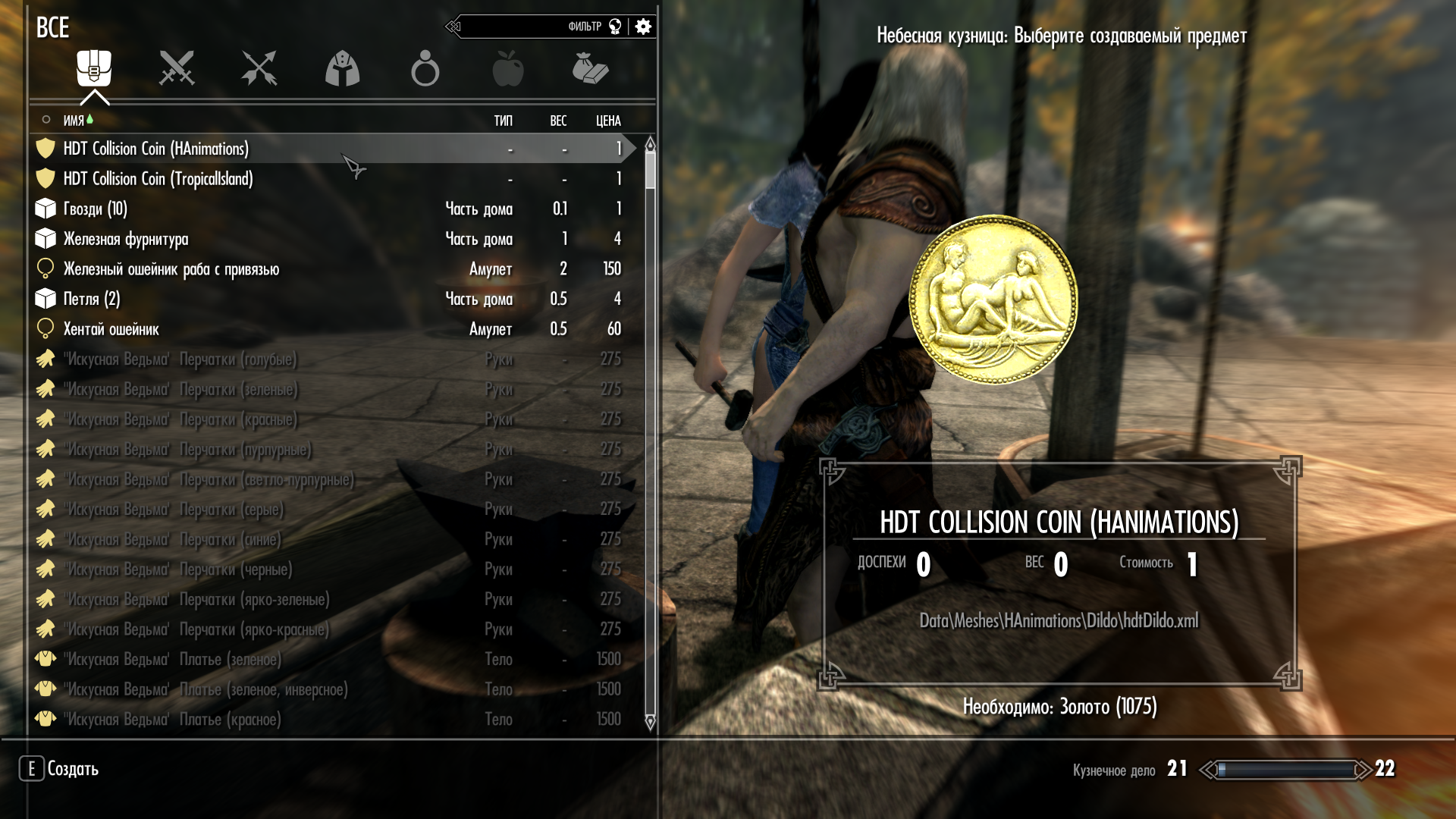
Task: Switch to the armor helmet tab
Action: (x=342, y=69)
